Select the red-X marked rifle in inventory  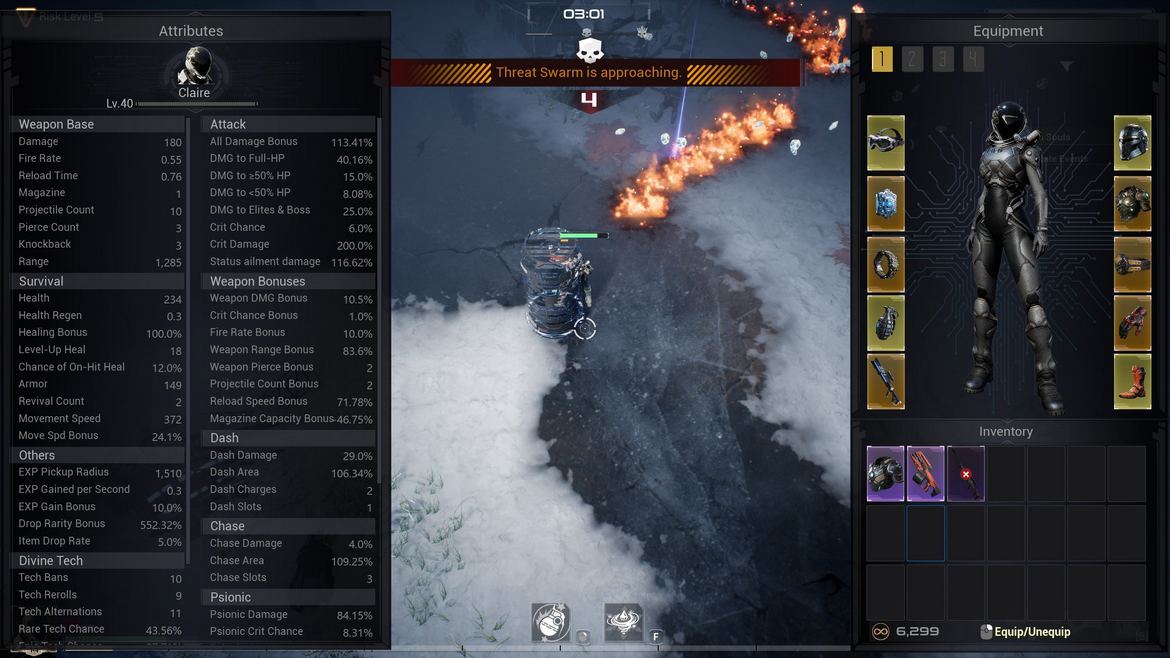pos(965,473)
